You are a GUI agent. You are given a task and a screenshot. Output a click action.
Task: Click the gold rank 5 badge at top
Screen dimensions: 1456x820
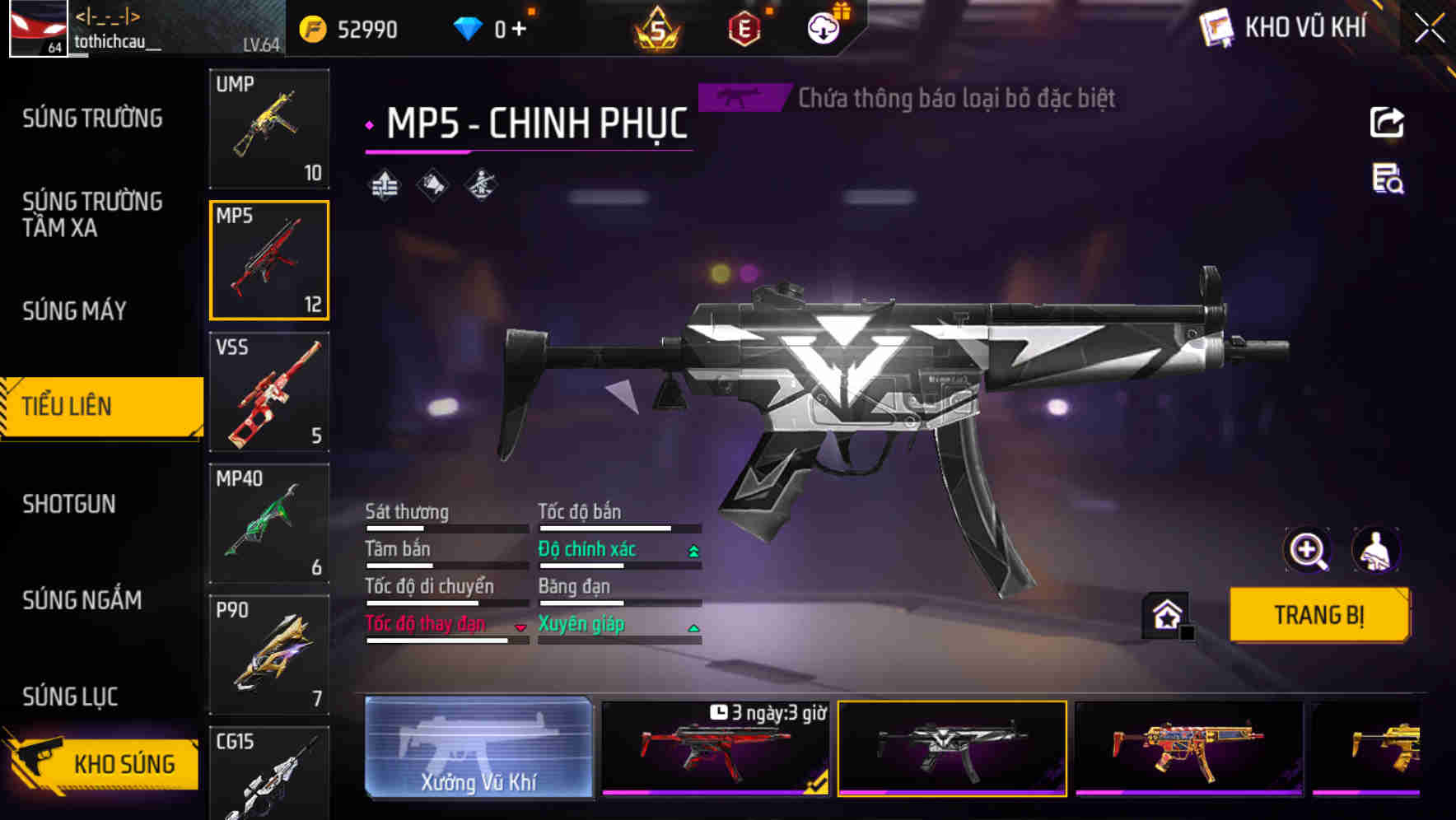point(659,29)
